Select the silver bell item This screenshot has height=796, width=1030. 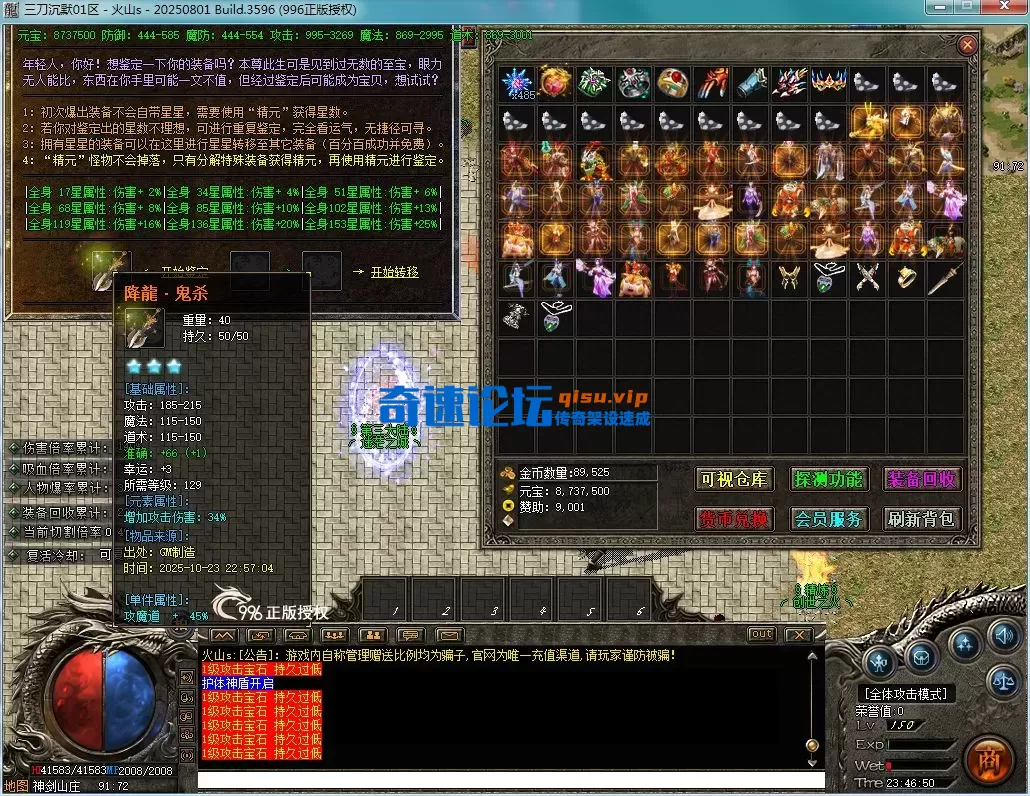pos(517,318)
